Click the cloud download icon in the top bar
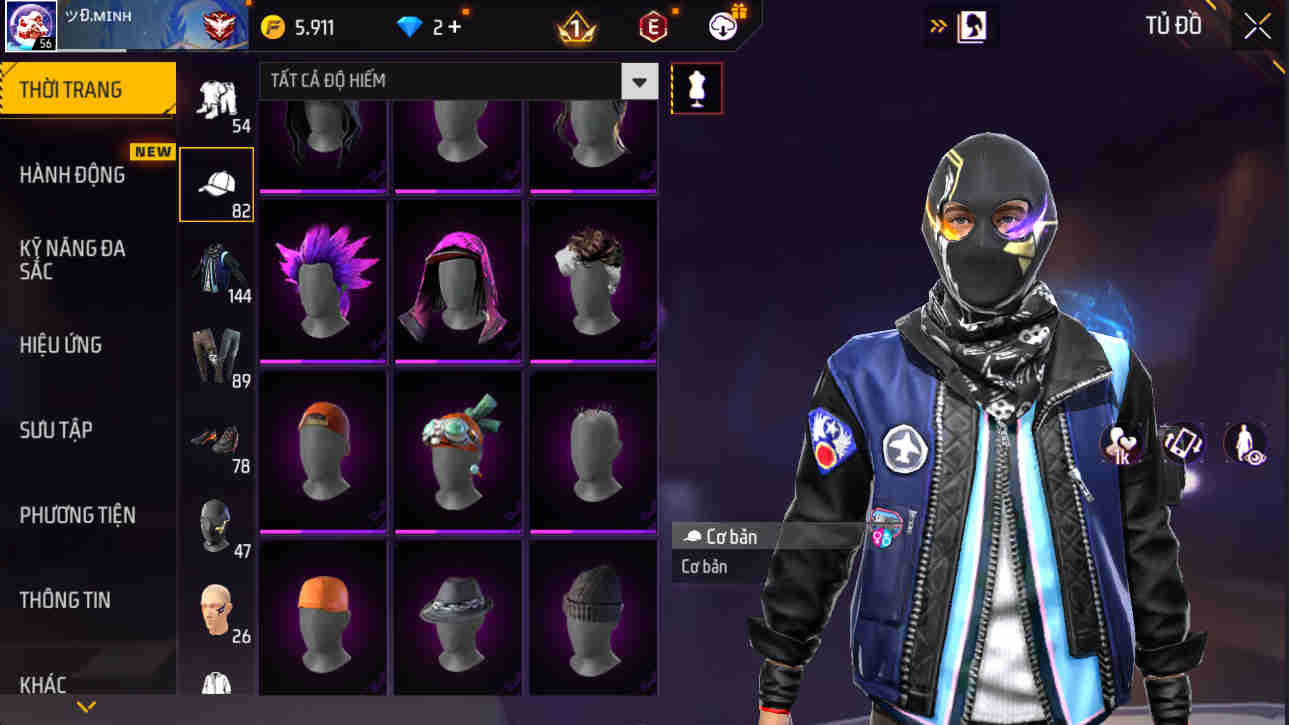1289x725 pixels. point(721,26)
